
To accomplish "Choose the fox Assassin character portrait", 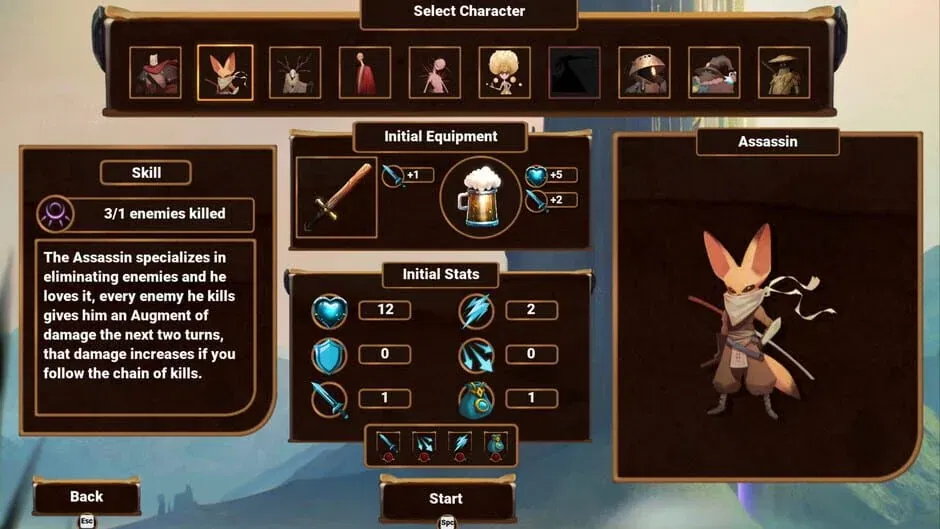I will 225,73.
